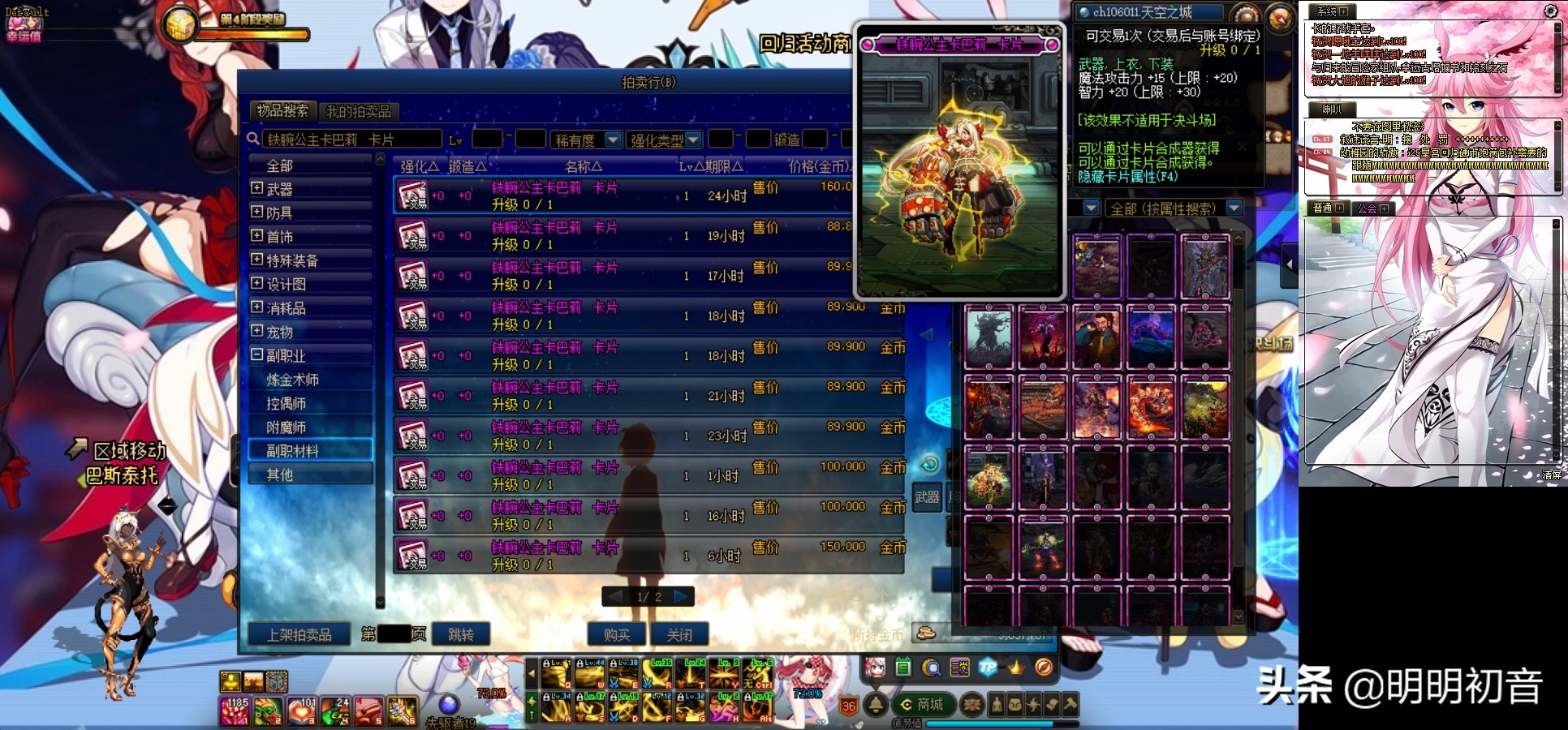The width and height of the screenshot is (1568, 730).
Task: Toggle the 强化 enhancement sort order
Action: pyautogui.click(x=420, y=166)
